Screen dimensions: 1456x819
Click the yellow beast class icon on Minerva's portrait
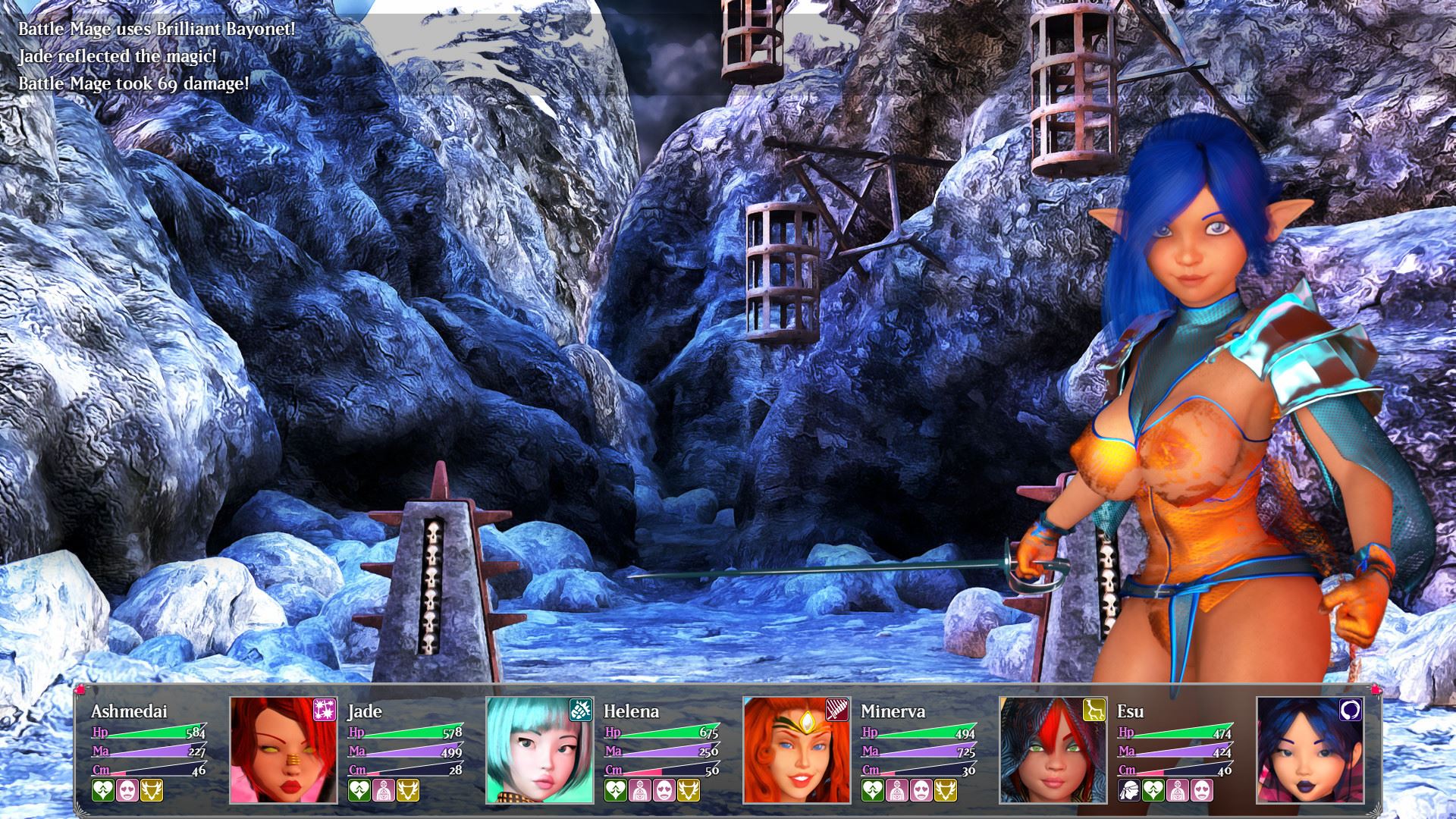tap(1094, 710)
